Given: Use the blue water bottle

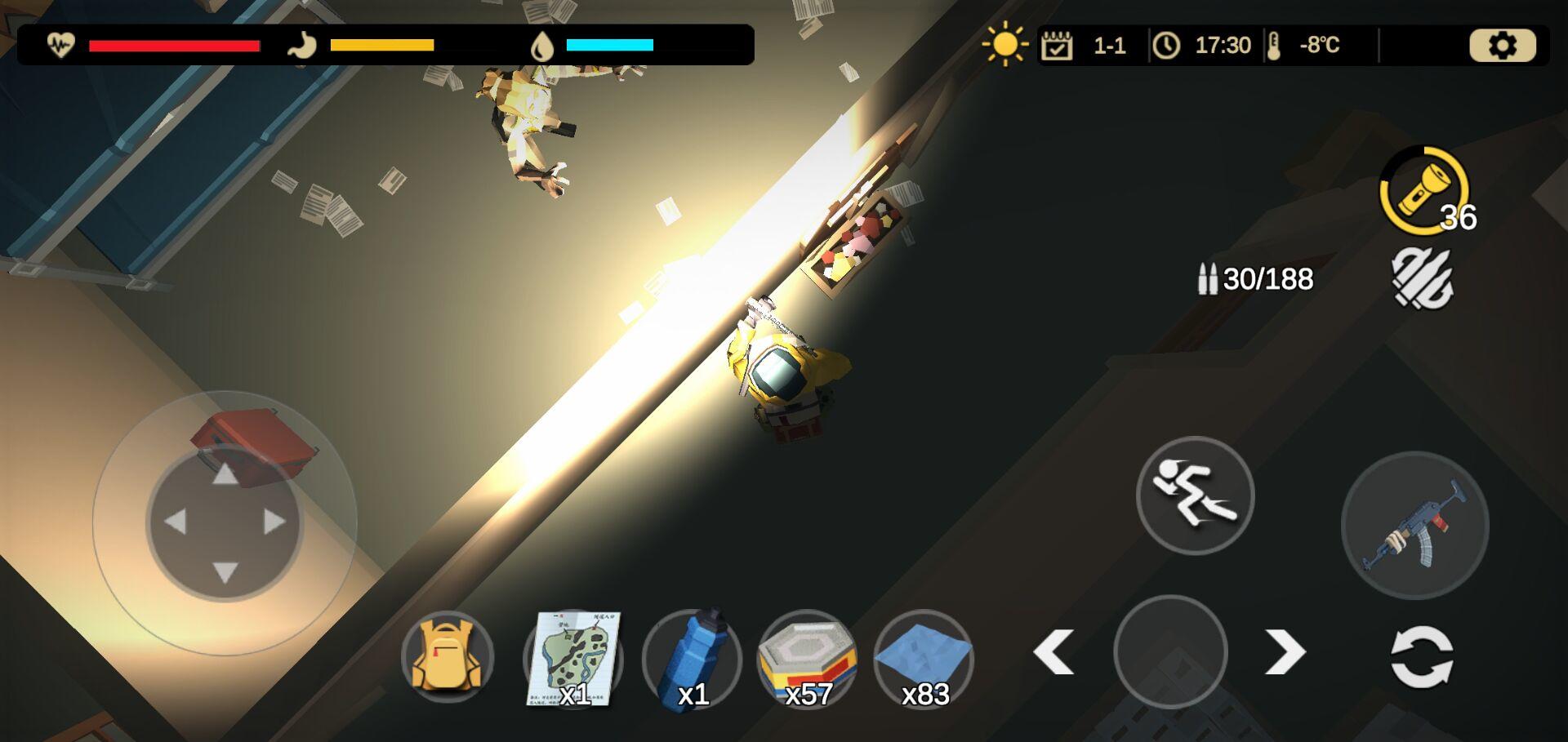Looking at the screenshot, I should (692, 658).
